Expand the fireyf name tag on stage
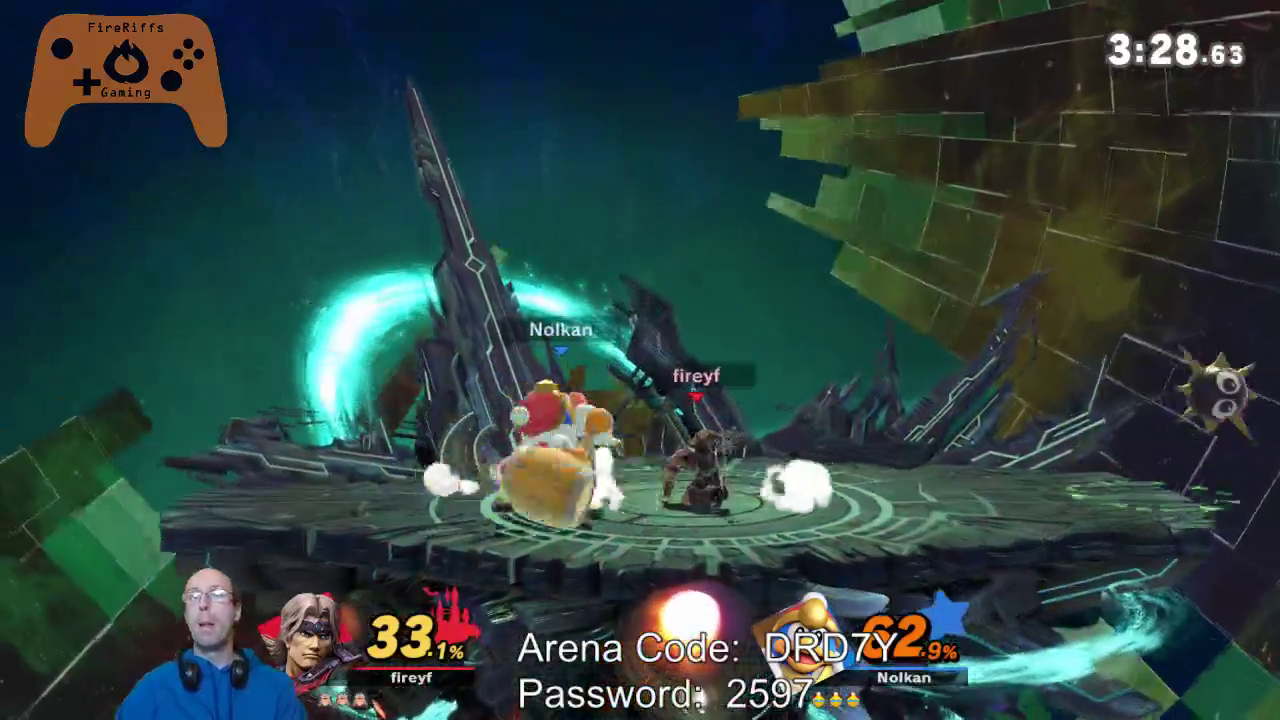This screenshot has width=1280, height=720. point(696,377)
